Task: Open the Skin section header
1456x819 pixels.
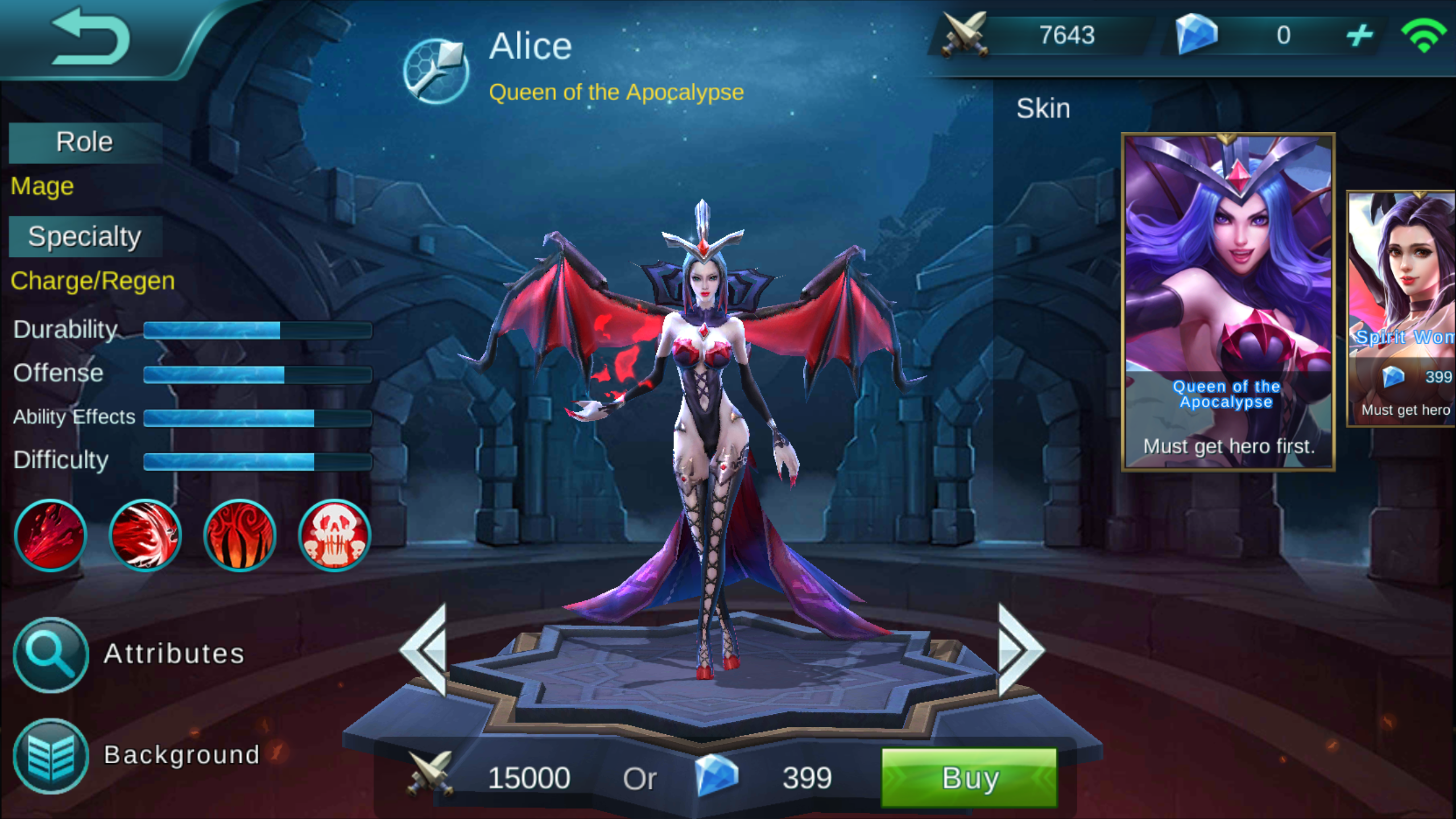Action: (x=1044, y=108)
